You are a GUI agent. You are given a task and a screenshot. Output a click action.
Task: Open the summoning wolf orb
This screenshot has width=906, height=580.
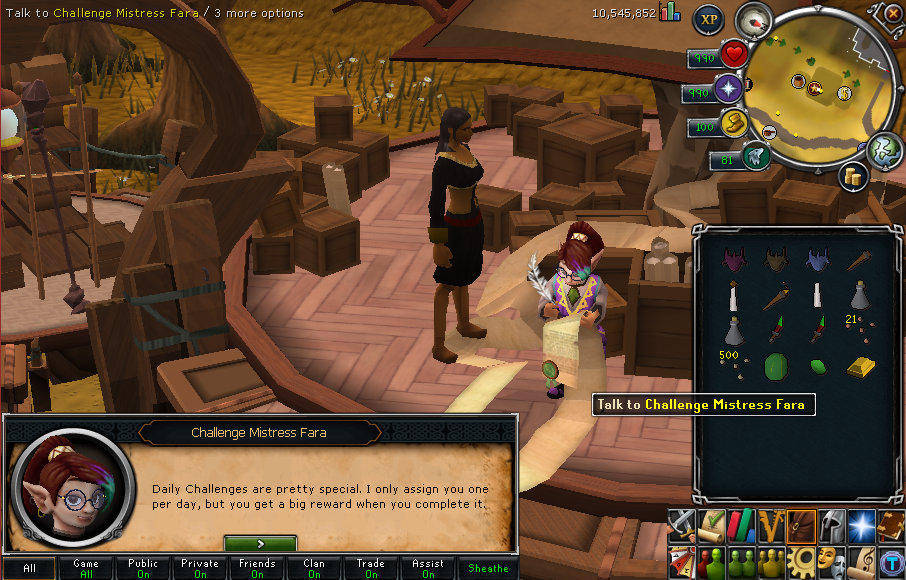pos(756,157)
